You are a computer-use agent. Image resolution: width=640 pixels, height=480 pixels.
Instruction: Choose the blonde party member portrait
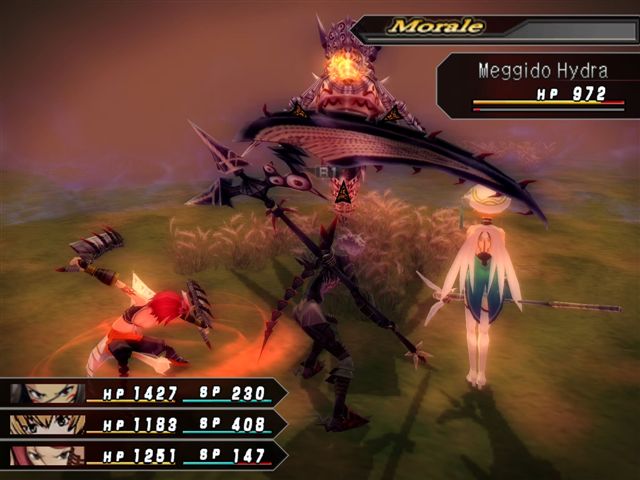coord(47,425)
